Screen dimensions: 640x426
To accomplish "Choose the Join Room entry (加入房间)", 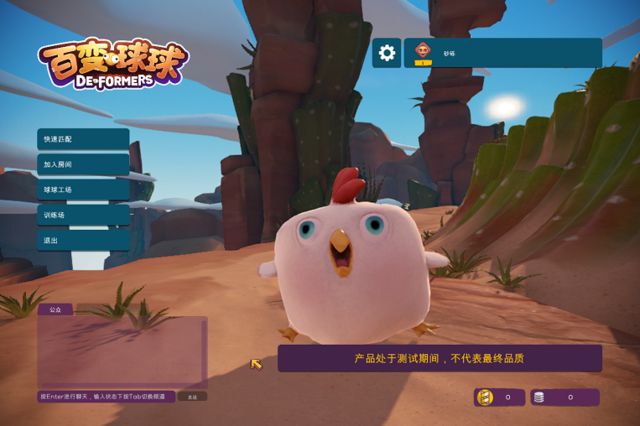I will [83, 163].
